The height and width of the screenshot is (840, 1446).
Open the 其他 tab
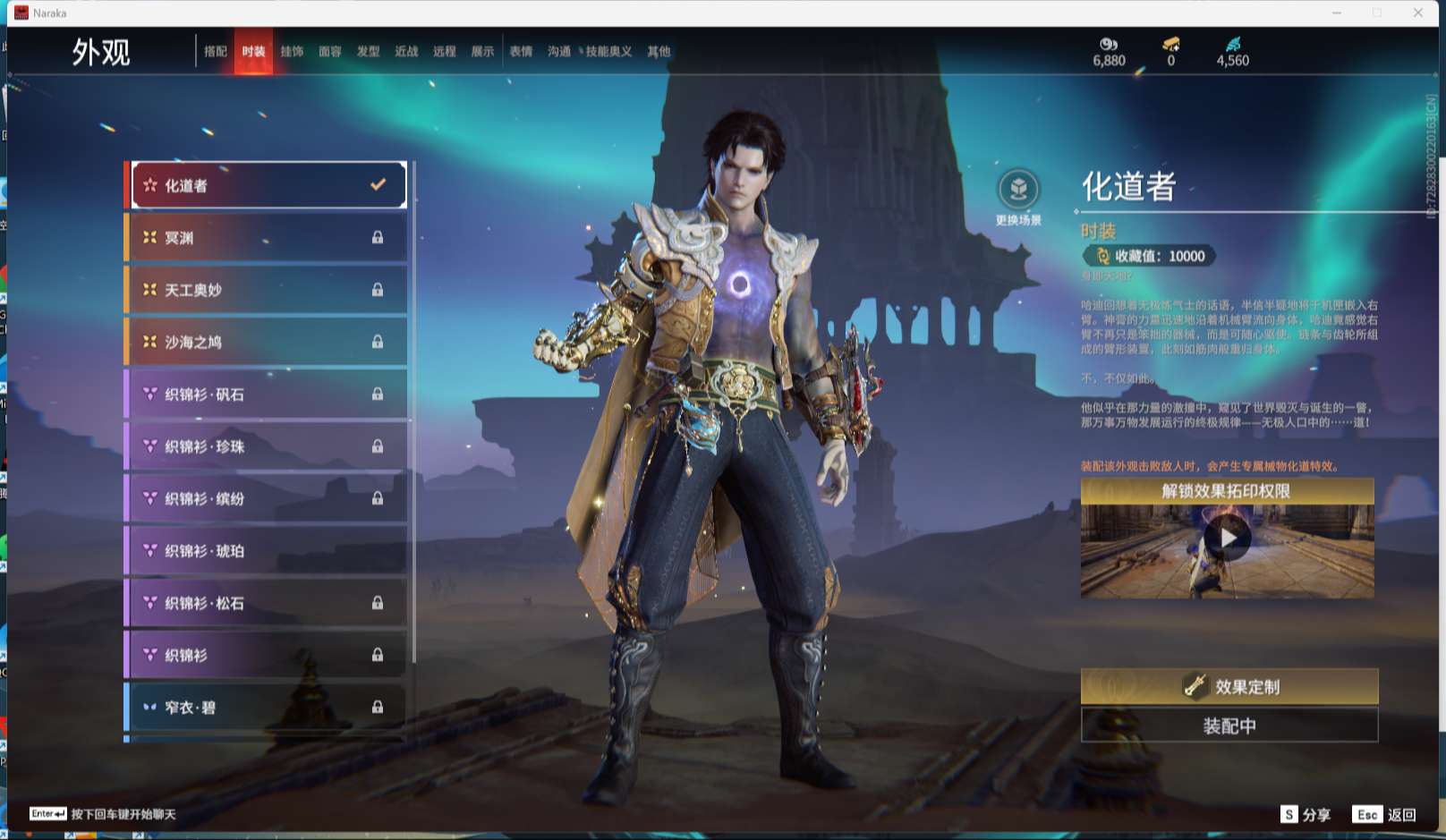(x=659, y=52)
